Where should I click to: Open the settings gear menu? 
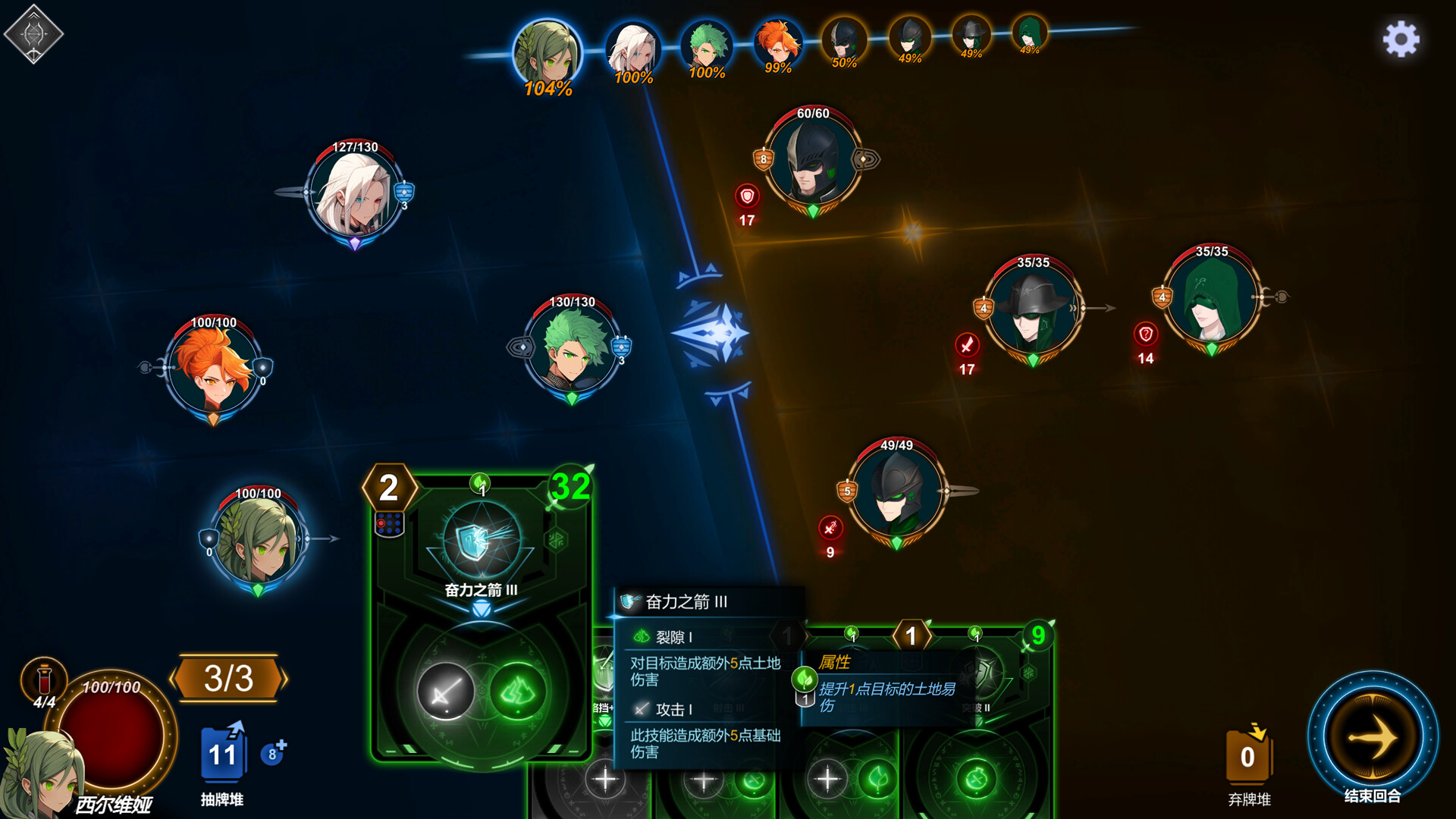[x=1401, y=39]
